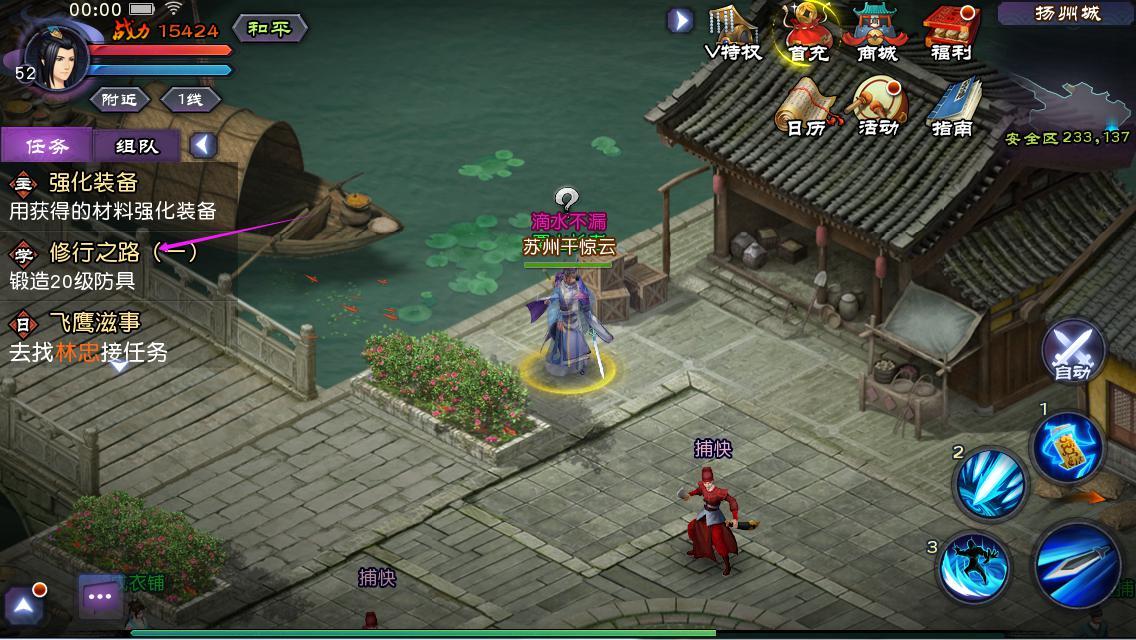Open the 日历 calendar scroll

(808, 107)
